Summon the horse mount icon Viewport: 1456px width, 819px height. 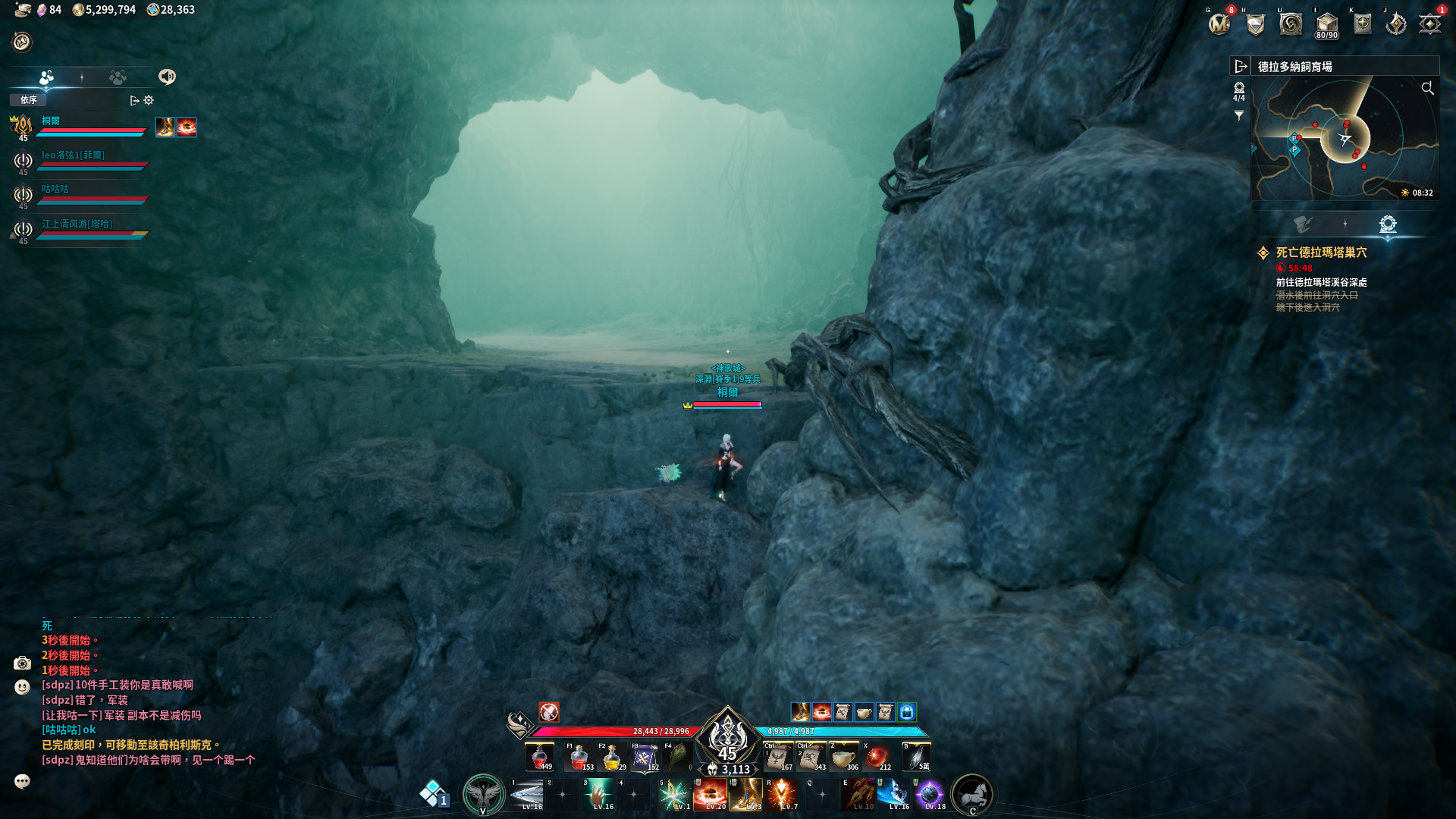click(x=971, y=794)
